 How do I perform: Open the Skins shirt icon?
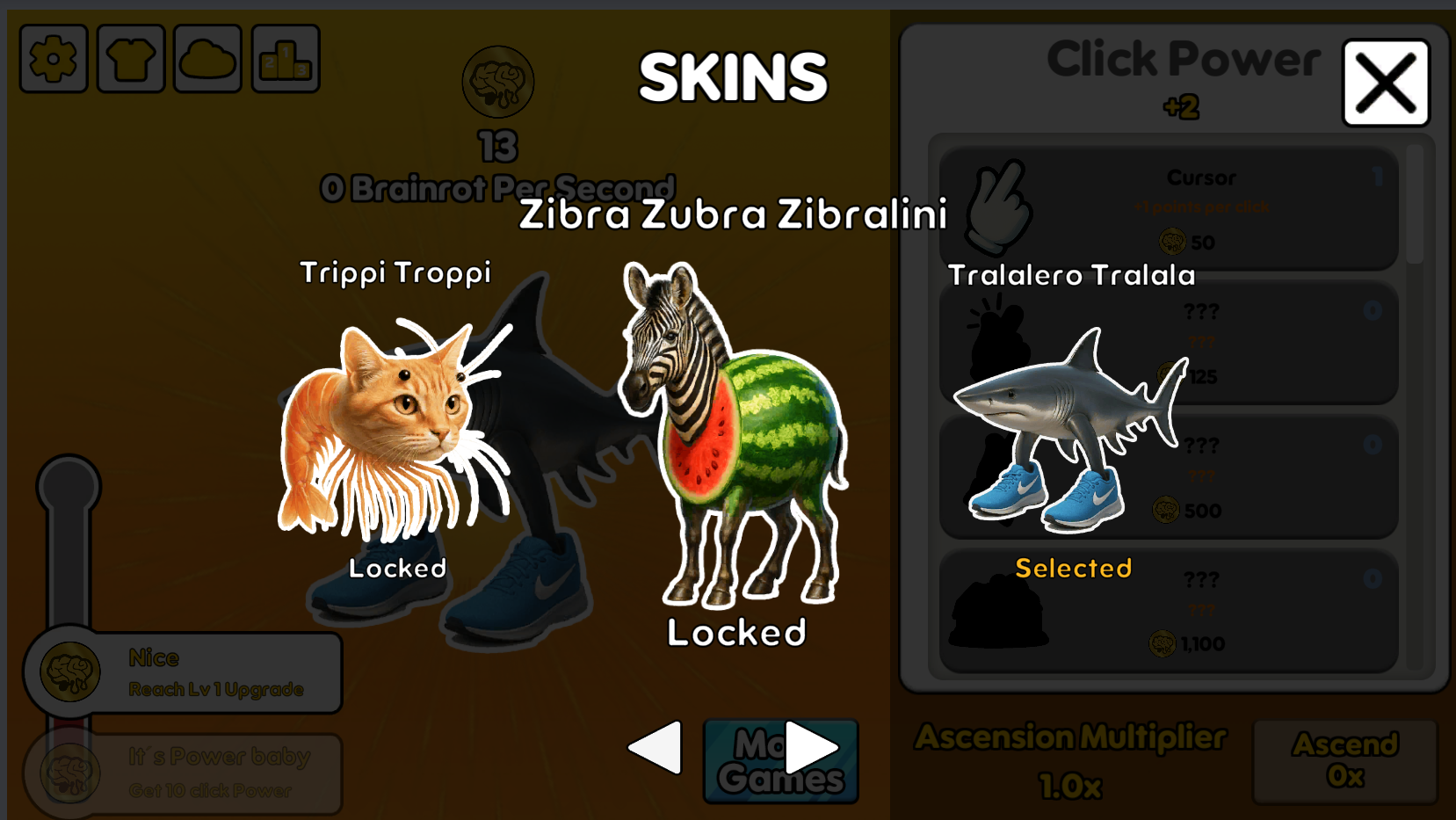[x=129, y=58]
